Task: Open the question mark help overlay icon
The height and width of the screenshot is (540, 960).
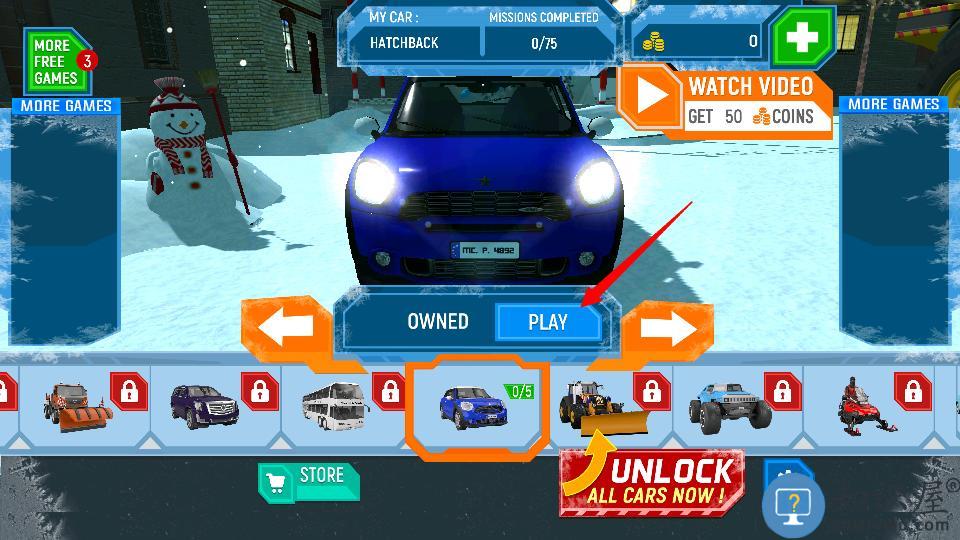Action: pyautogui.click(x=793, y=505)
